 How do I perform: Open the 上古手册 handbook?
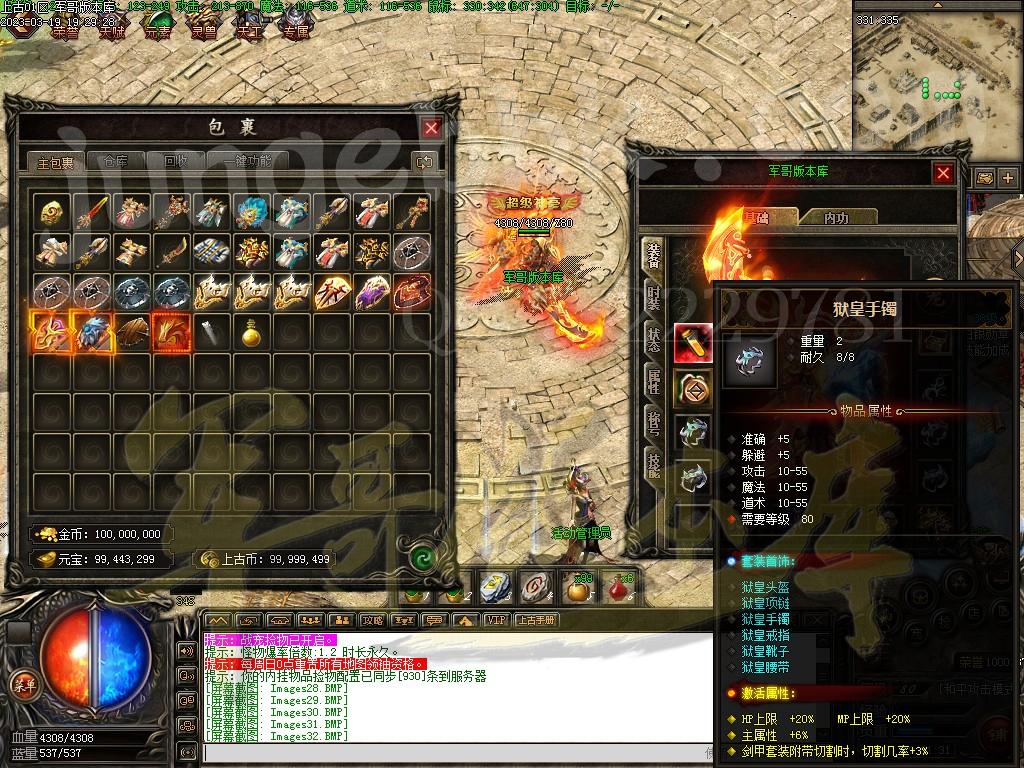click(536, 620)
